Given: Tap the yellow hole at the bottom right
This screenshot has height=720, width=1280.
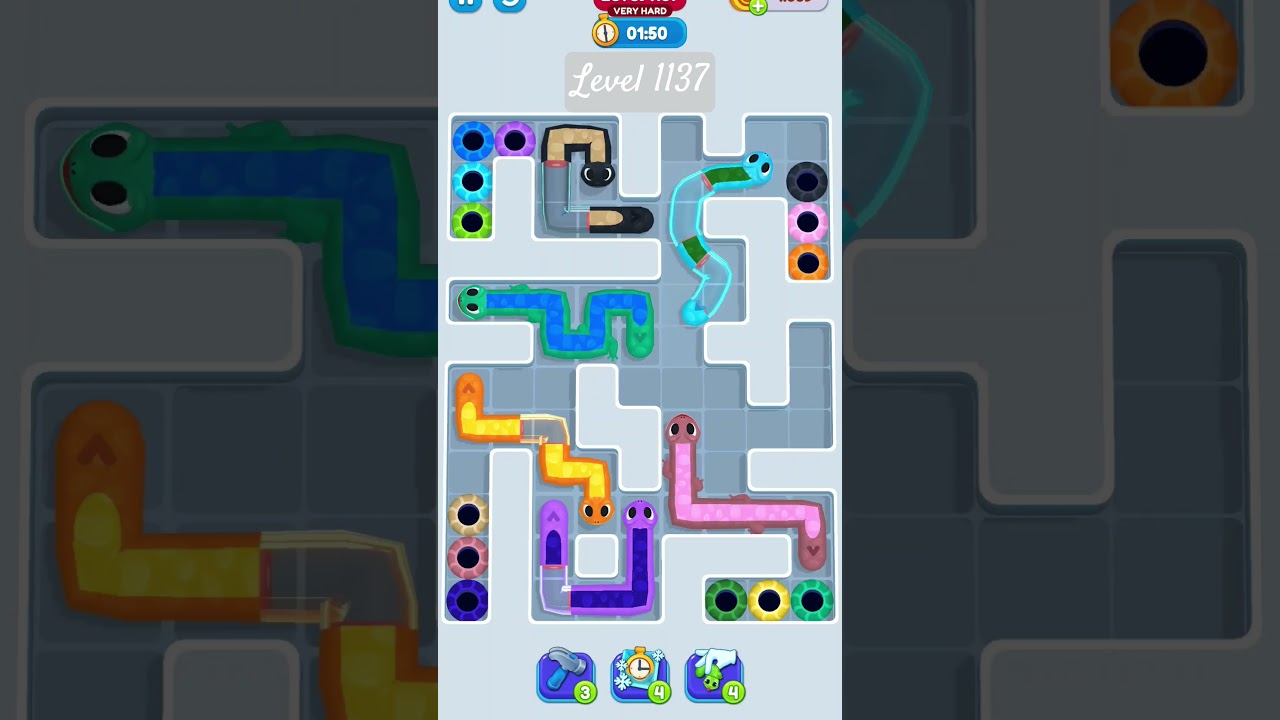Looking at the screenshot, I should click(769, 600).
